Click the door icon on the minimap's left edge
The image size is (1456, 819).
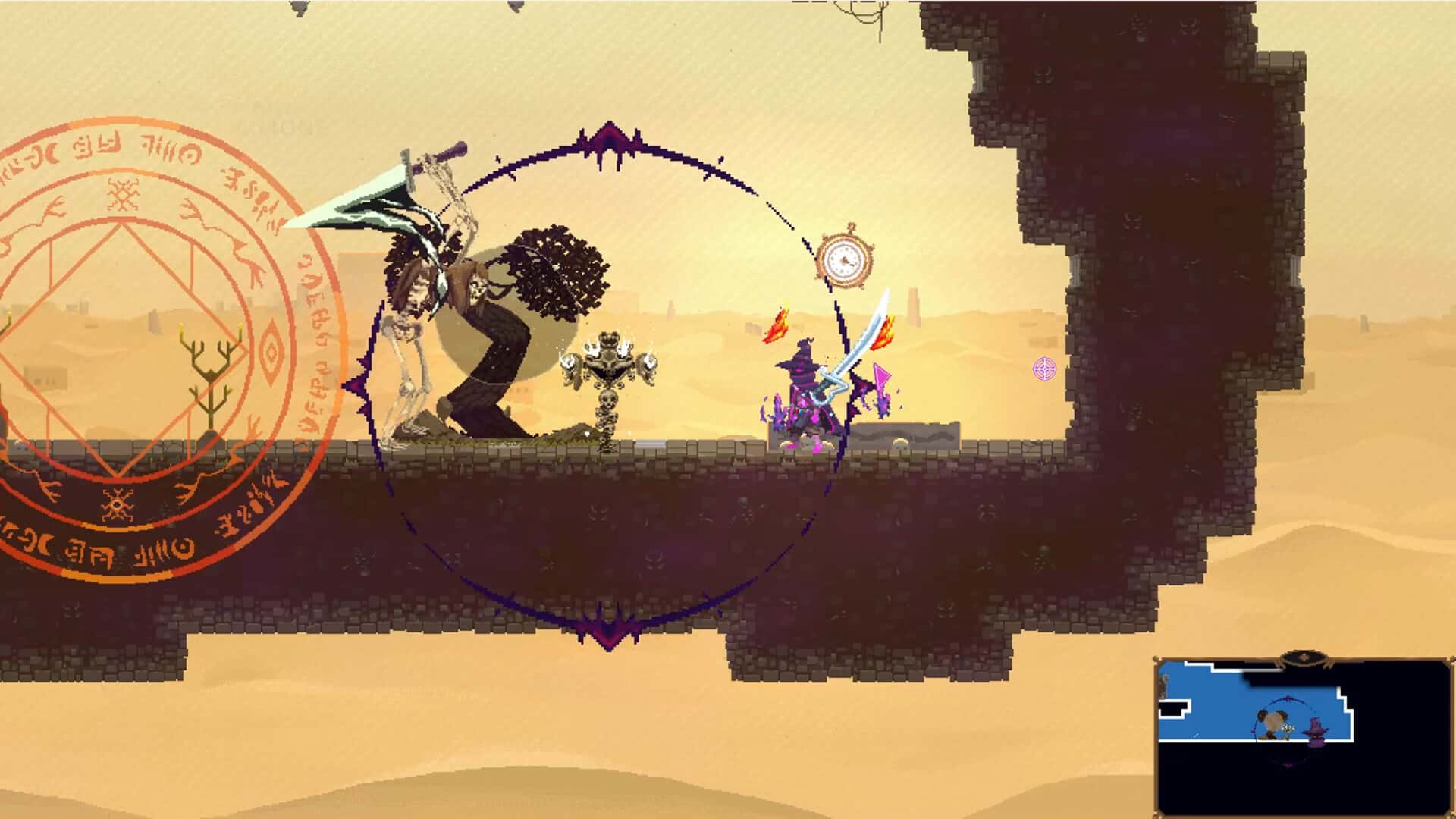pos(1163,686)
